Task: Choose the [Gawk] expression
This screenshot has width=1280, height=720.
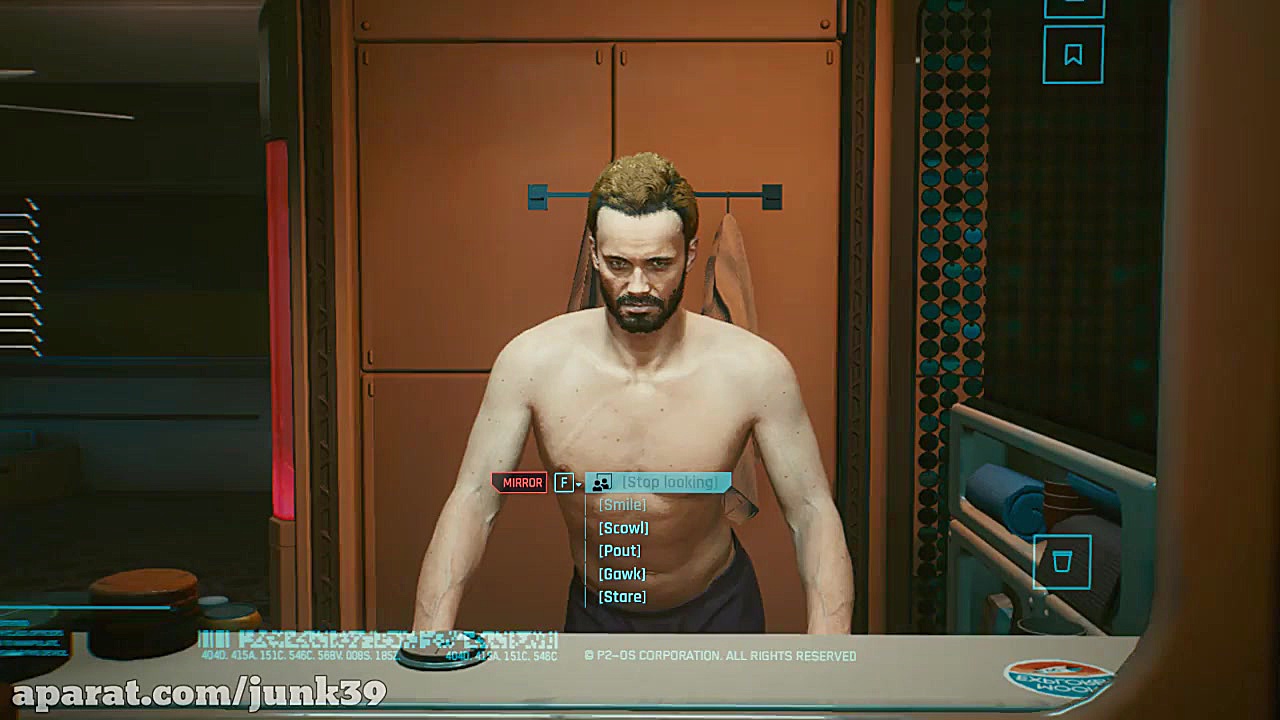Action: click(621, 573)
